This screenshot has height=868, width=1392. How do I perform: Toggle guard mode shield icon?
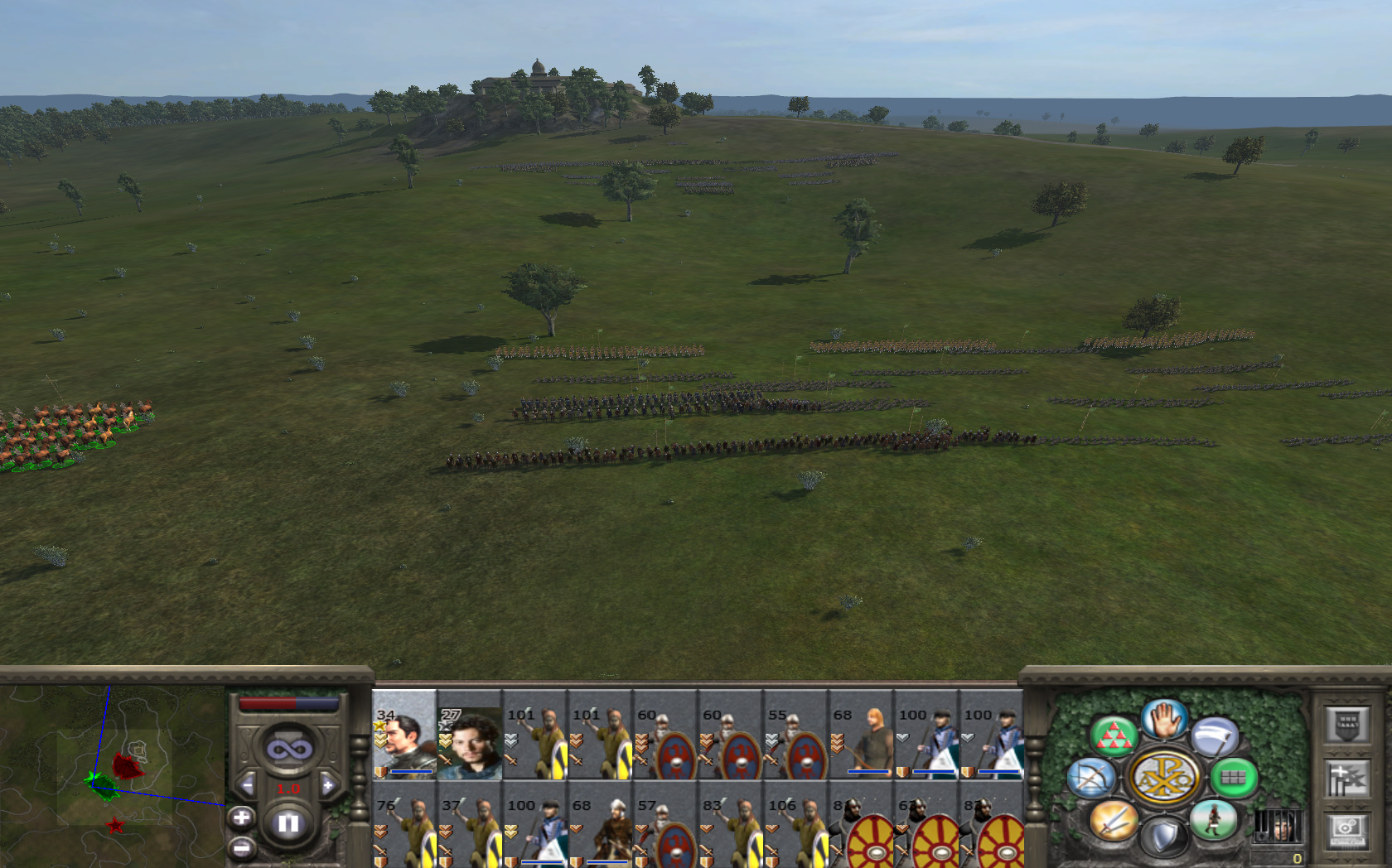click(1164, 837)
